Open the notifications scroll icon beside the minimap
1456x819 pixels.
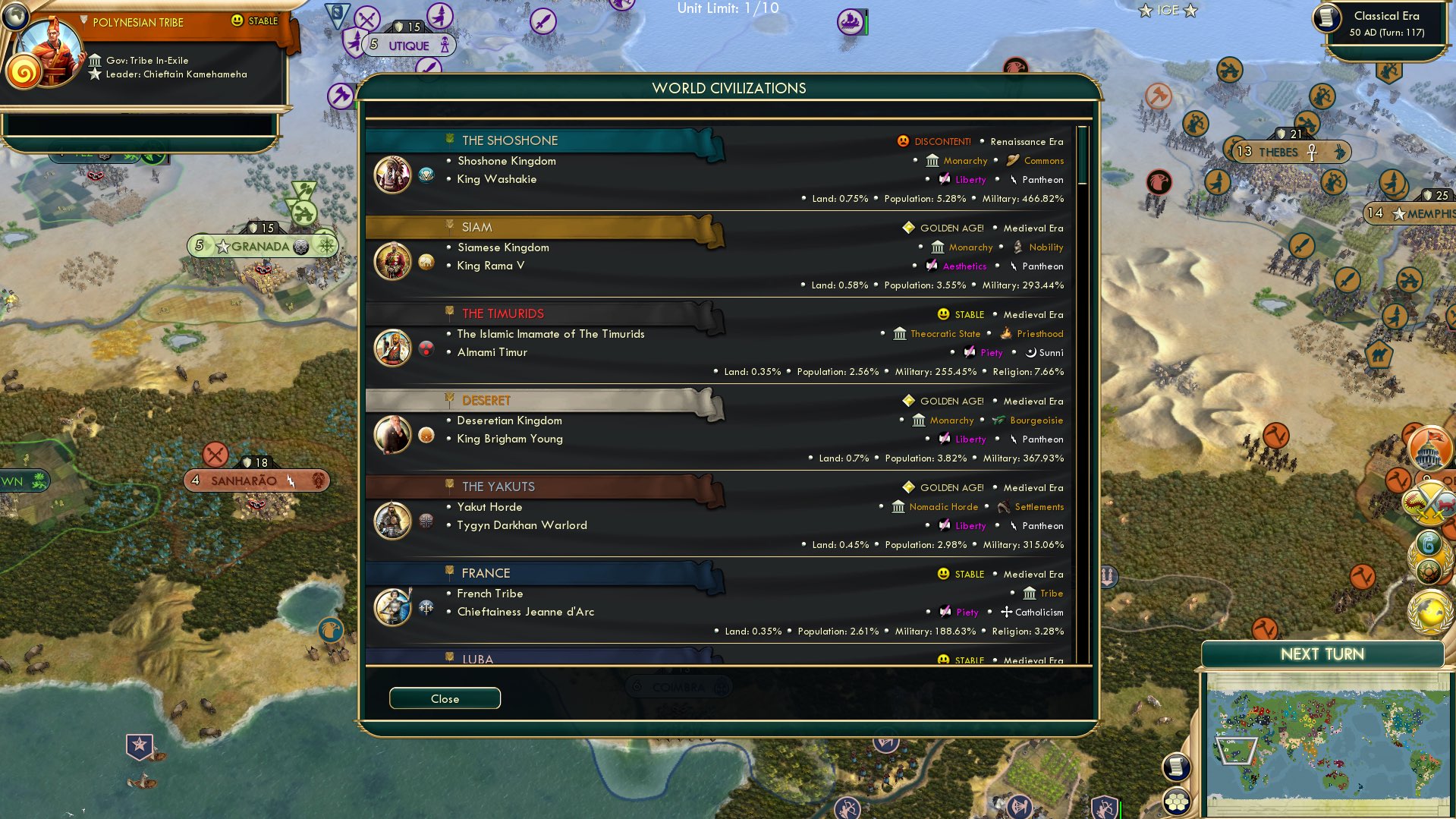click(x=1176, y=768)
